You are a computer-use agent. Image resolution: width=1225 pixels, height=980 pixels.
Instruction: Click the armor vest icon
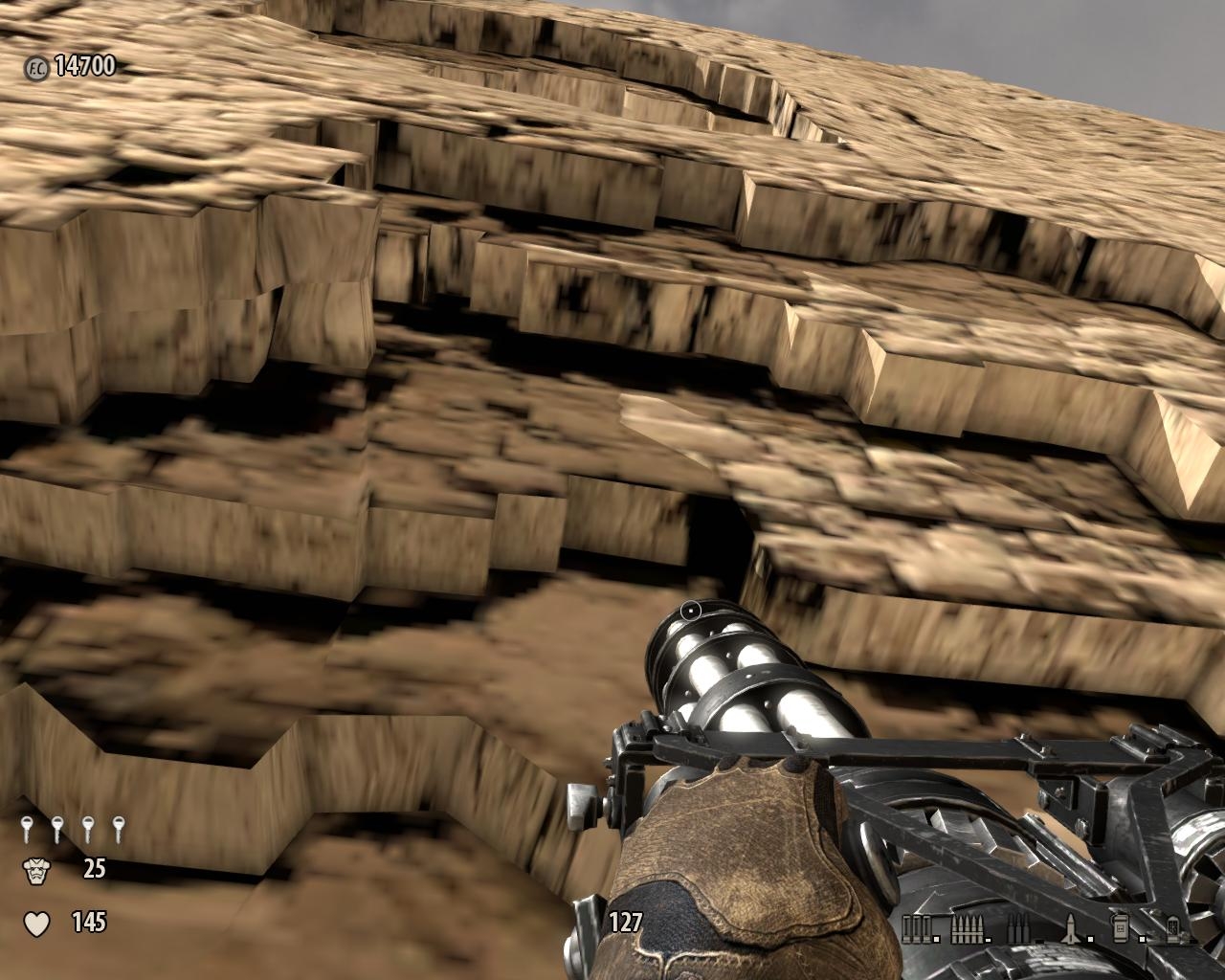[36, 870]
